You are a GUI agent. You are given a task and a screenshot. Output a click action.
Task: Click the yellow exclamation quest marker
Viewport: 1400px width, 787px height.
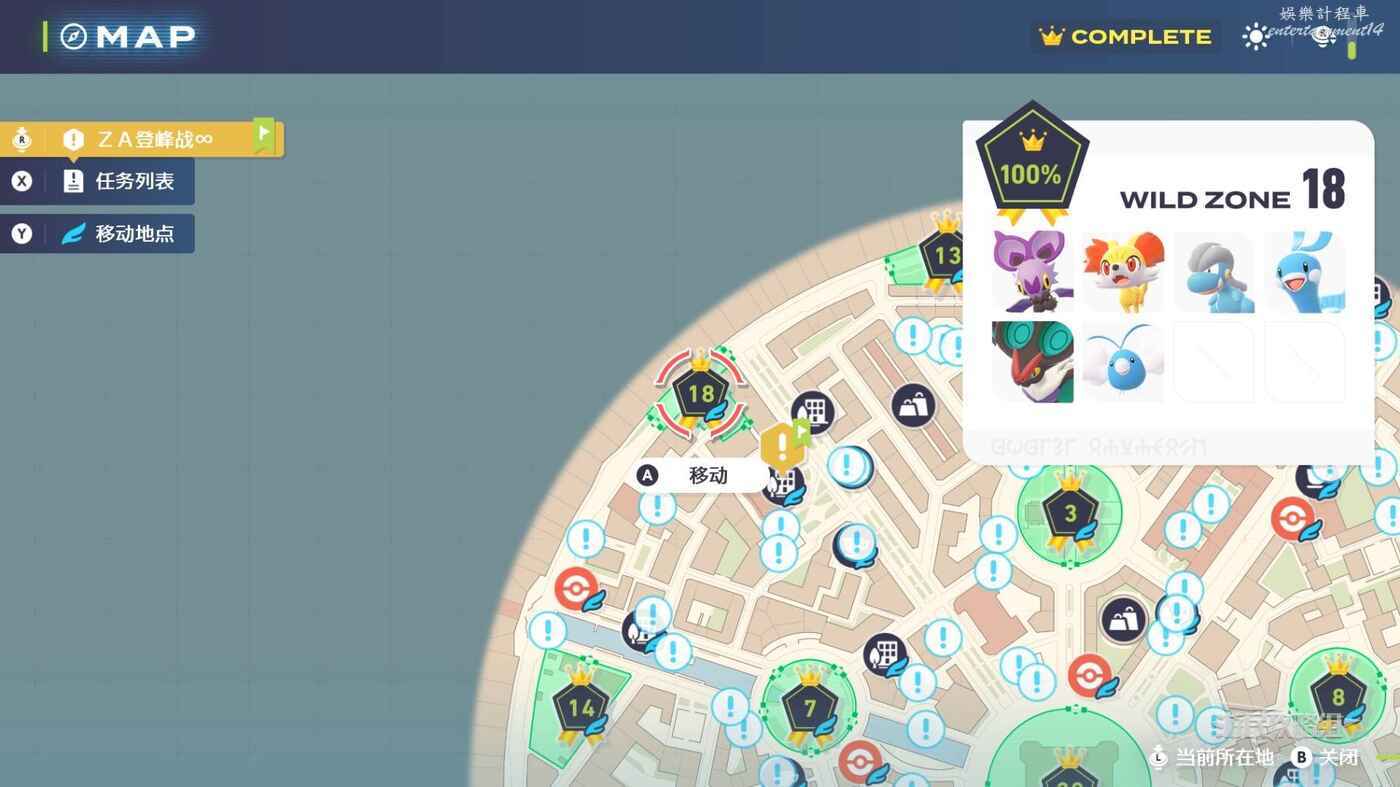coord(781,446)
